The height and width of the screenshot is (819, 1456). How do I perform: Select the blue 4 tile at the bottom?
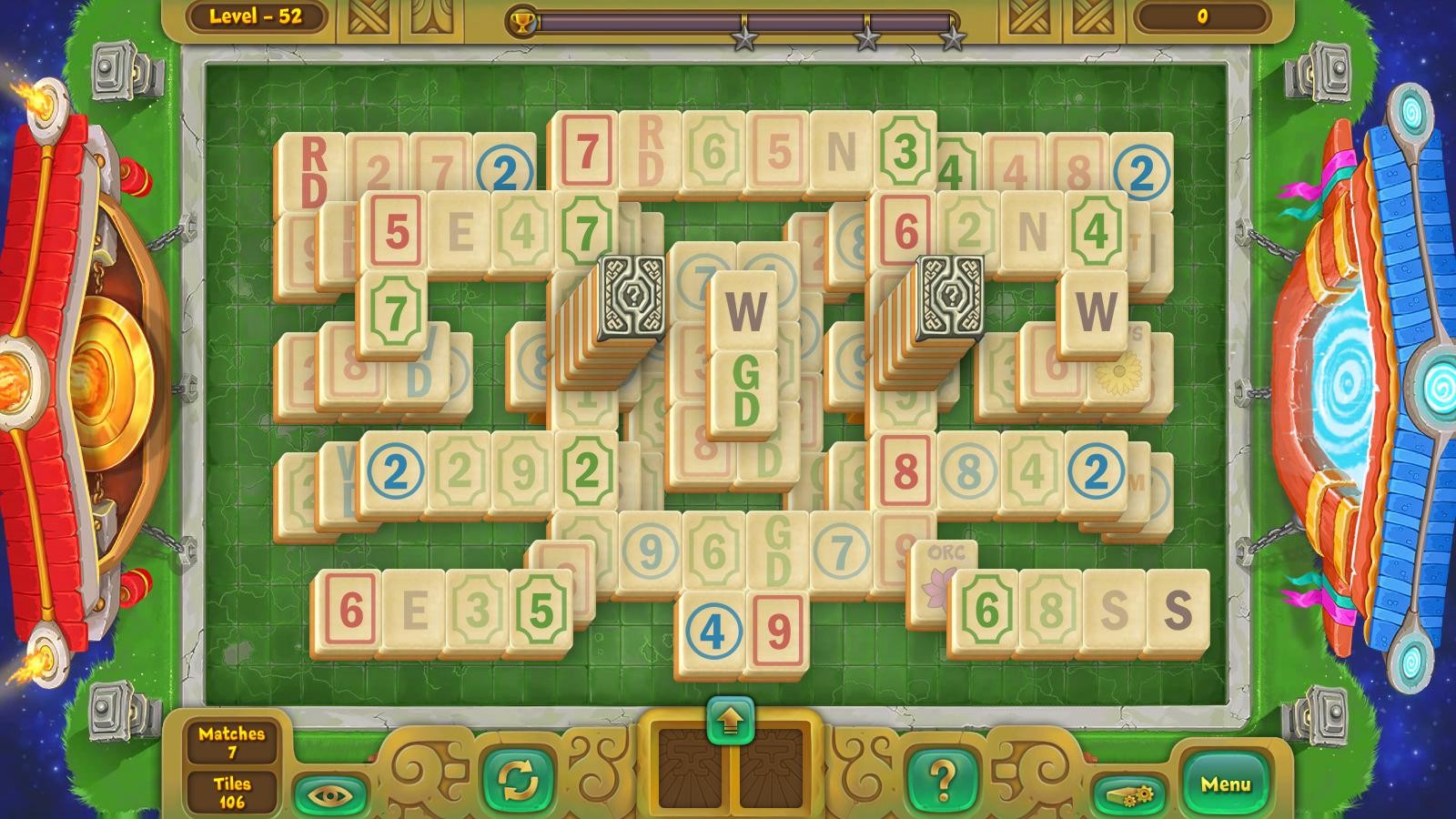[714, 627]
